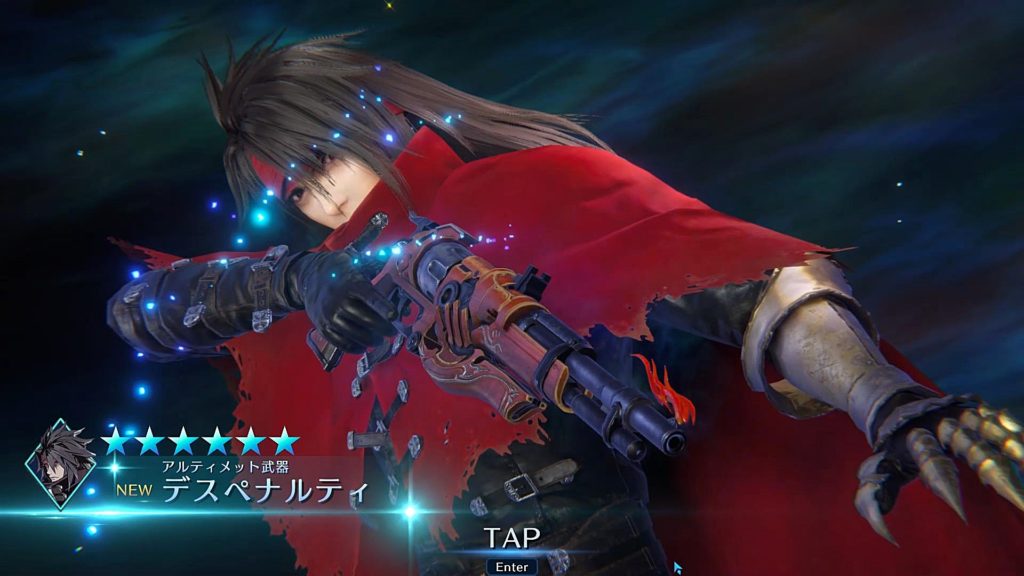Tap the TAP prompt to continue

point(512,538)
